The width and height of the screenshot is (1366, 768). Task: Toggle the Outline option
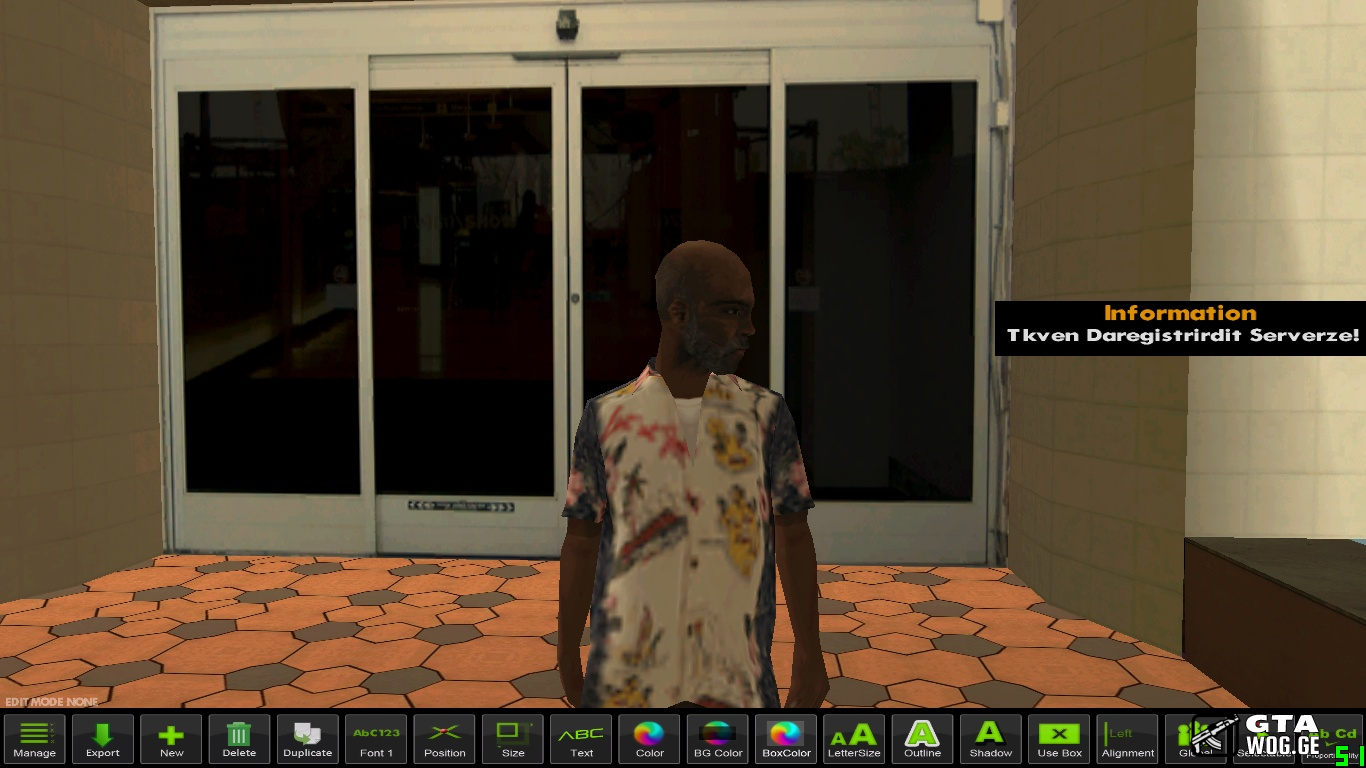coord(922,739)
